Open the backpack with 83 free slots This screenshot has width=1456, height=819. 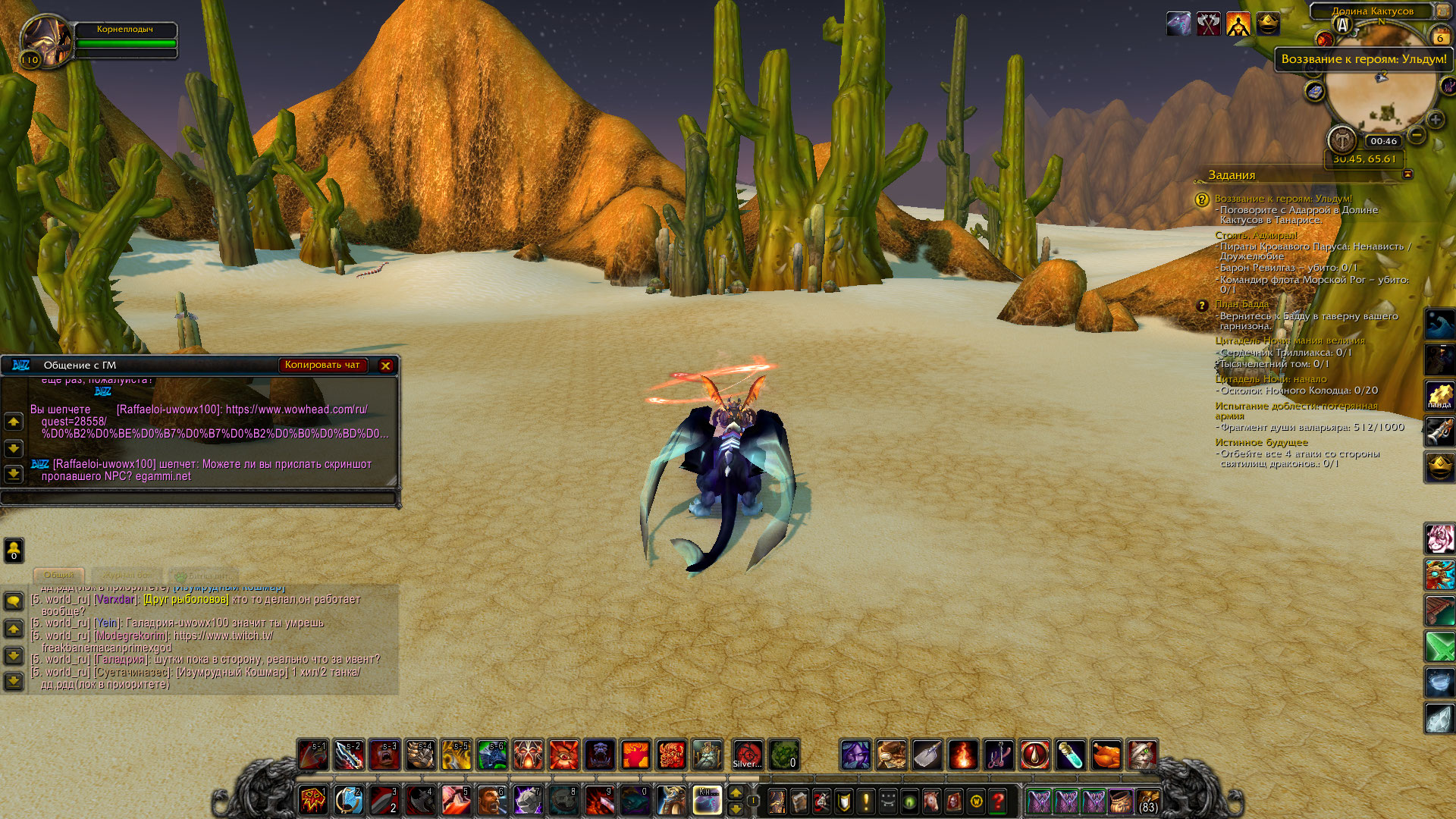click(x=1148, y=801)
